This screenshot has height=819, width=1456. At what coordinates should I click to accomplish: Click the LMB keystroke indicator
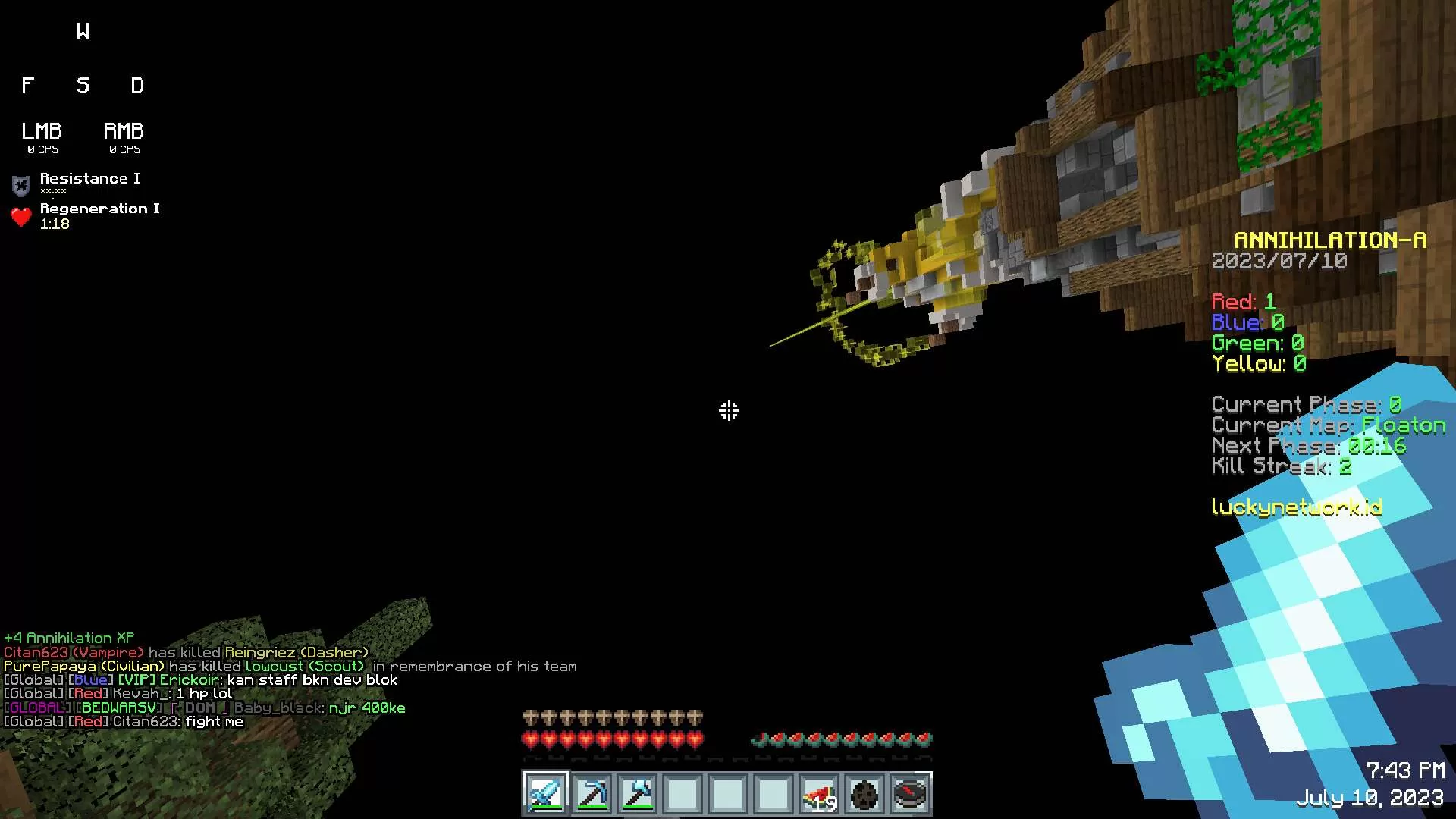(x=42, y=136)
